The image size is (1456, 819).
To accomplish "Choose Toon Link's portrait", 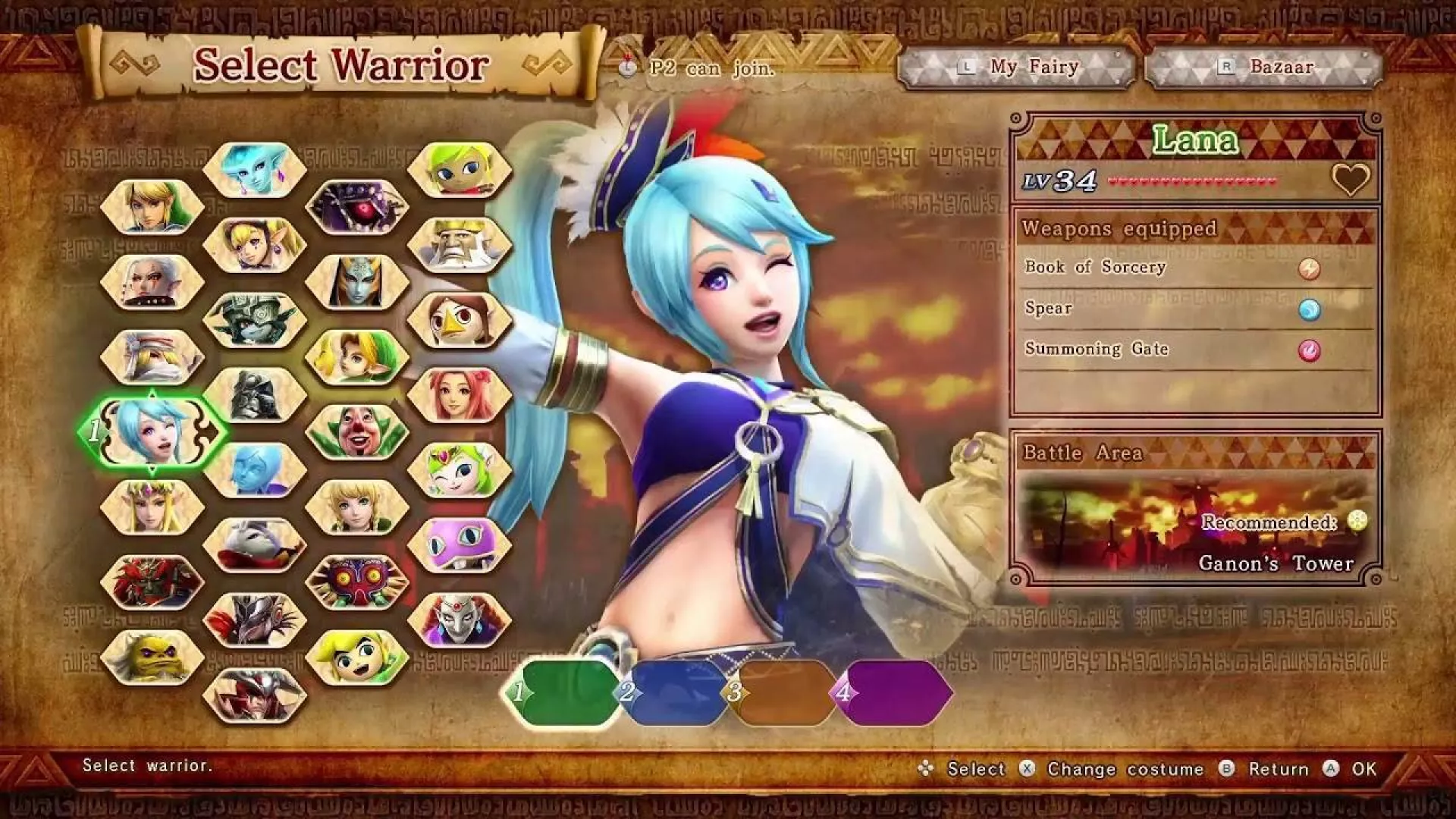I will pos(357,657).
